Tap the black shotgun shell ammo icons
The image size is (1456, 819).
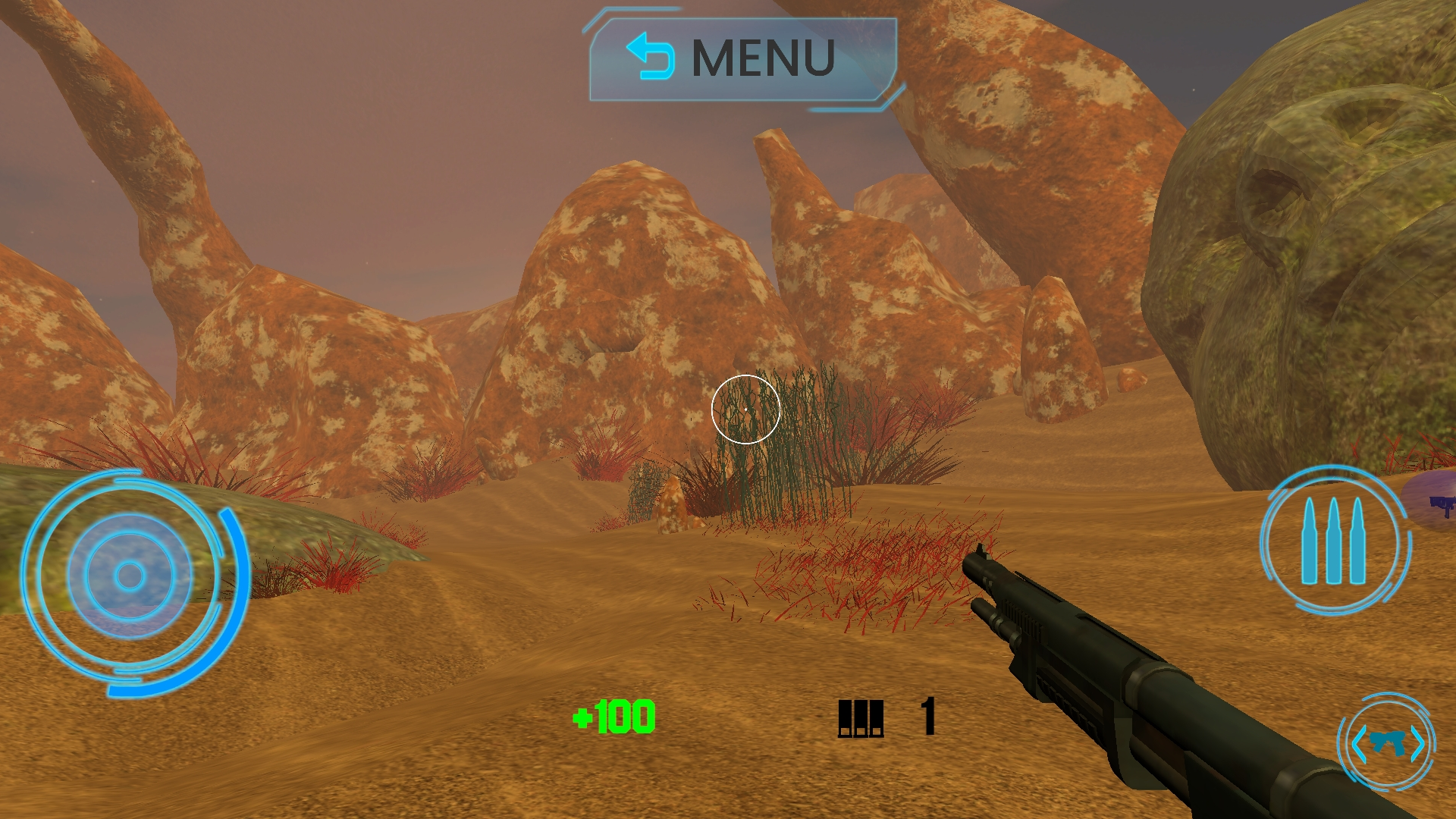point(861,717)
